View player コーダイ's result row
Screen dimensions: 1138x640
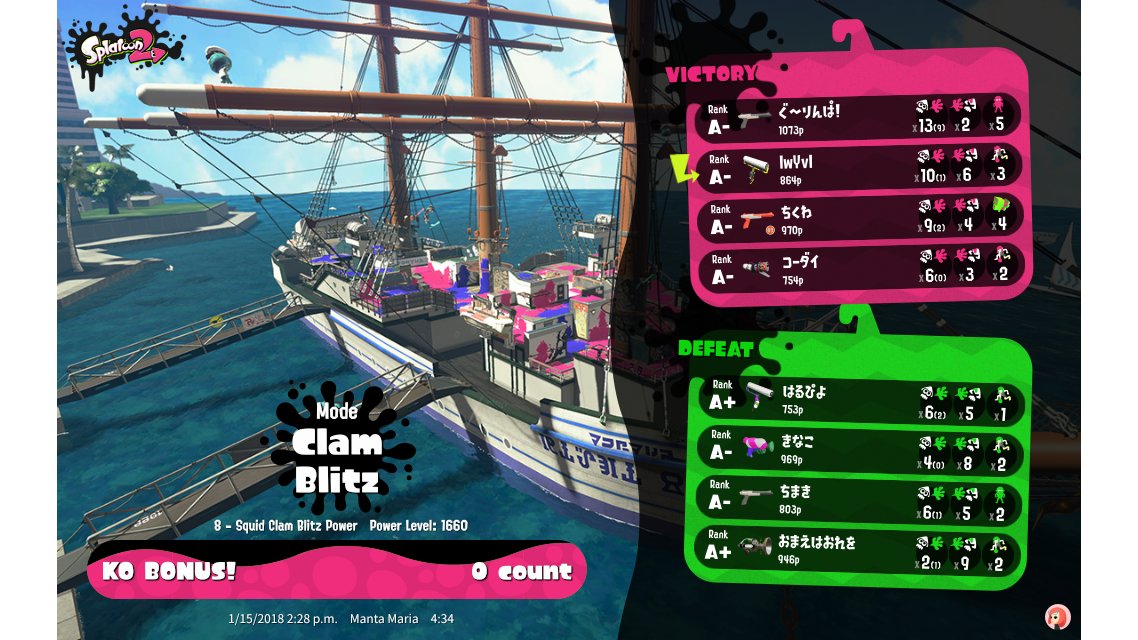tap(860, 268)
